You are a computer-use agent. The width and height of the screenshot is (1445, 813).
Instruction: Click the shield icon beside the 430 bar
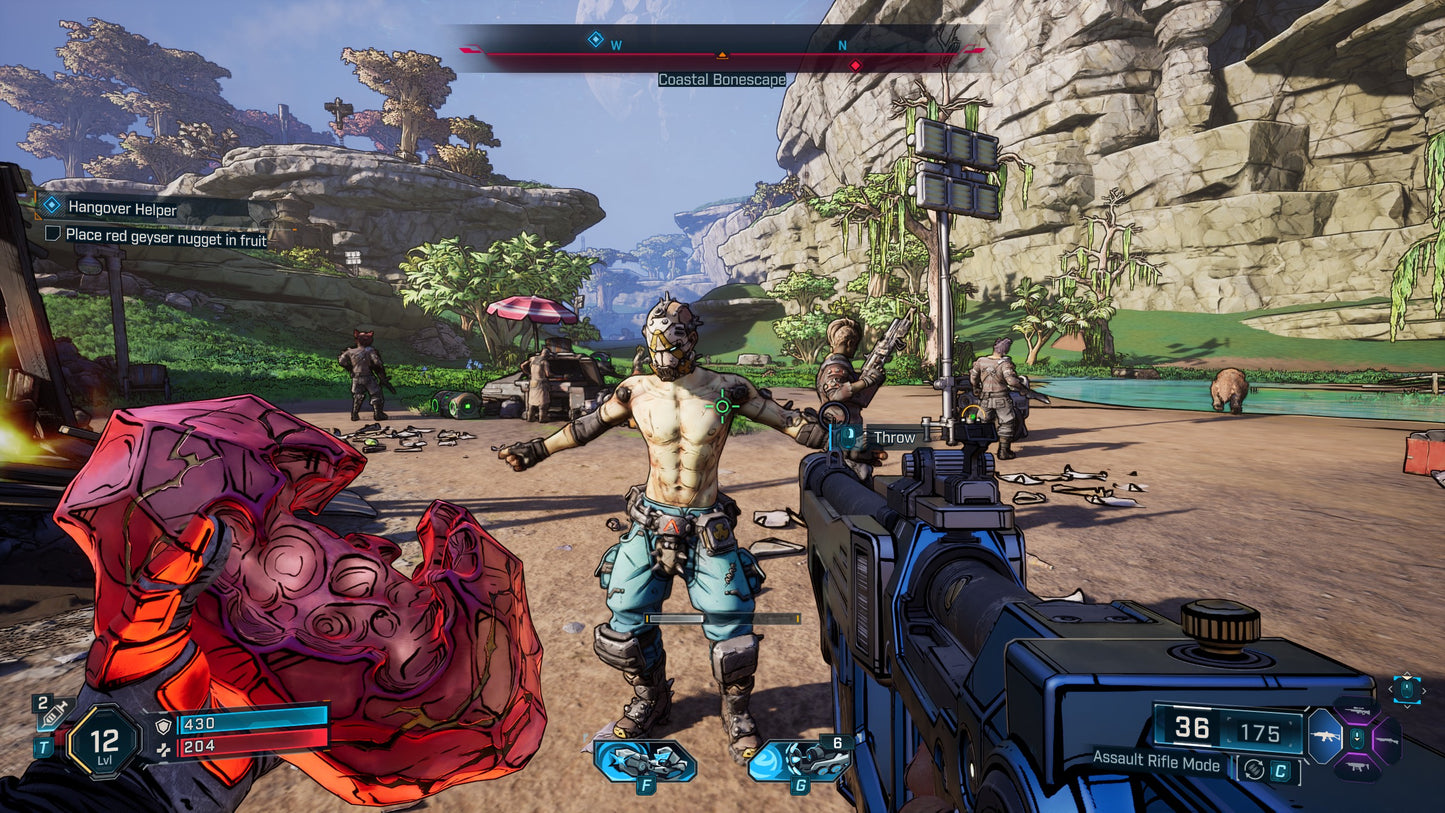(163, 726)
